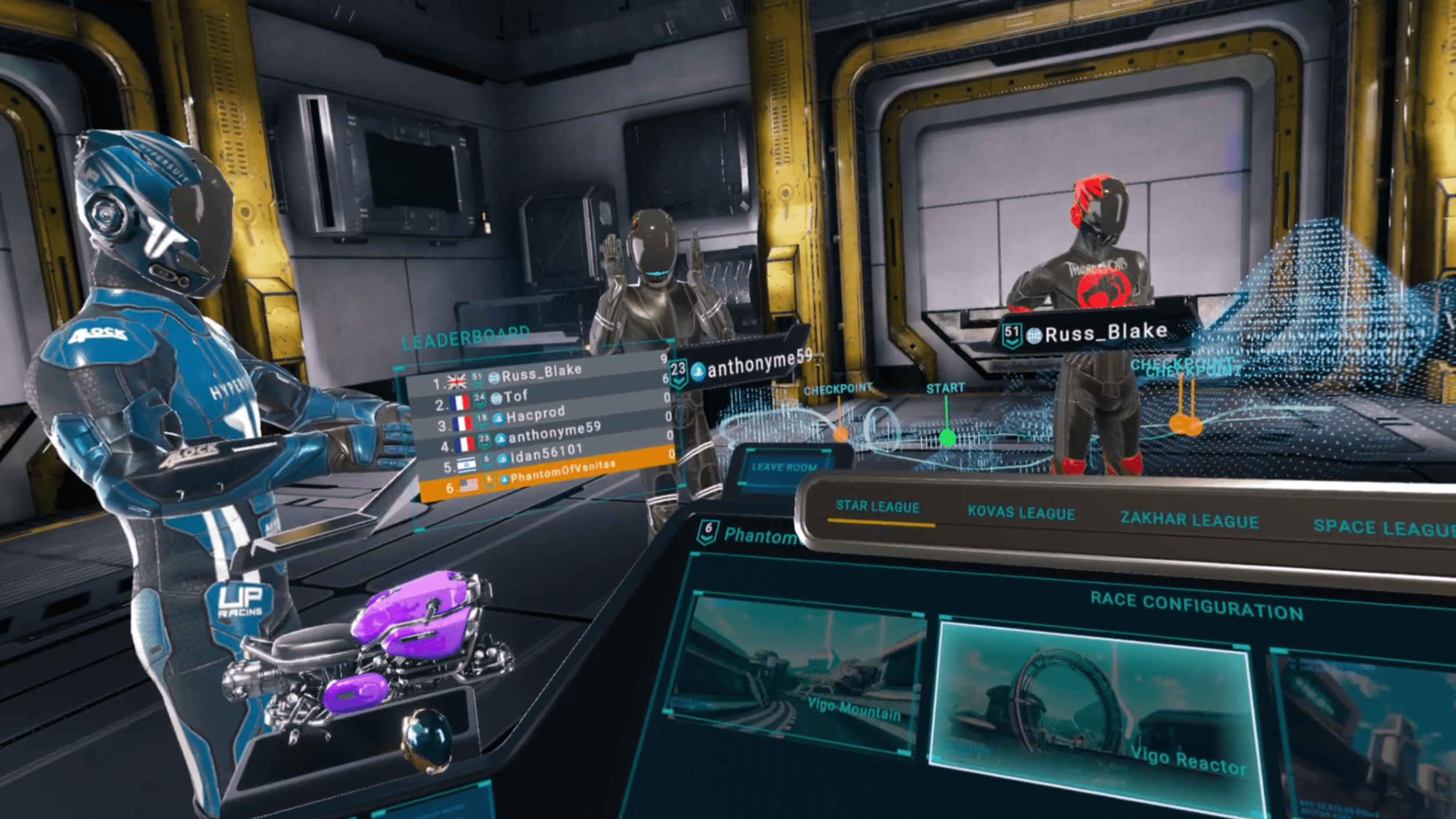Select Russ_Blake's leaderboard row
Viewport: 1456px width, 819px height.
pos(540,374)
